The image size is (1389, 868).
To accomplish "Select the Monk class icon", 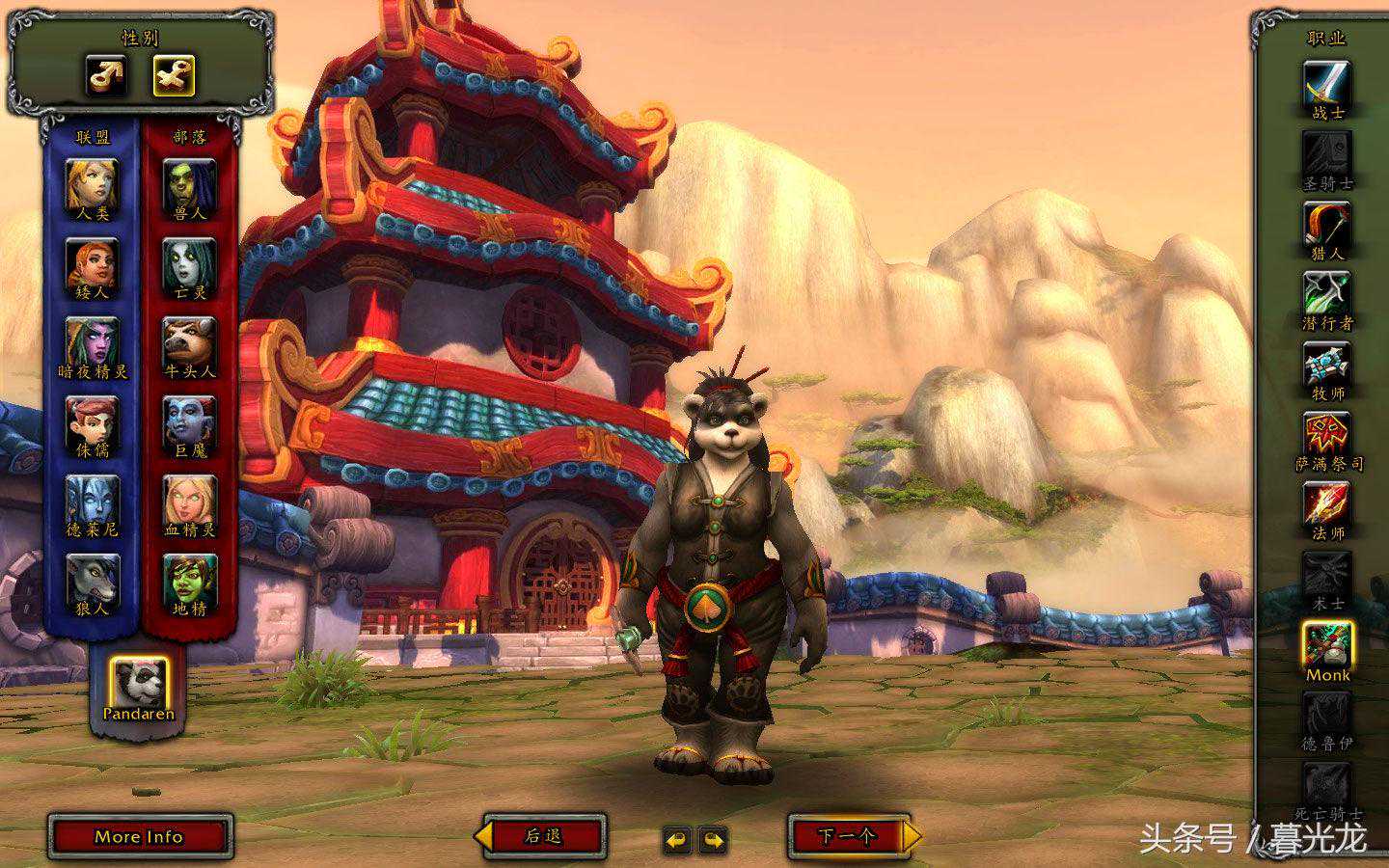I will (1327, 644).
